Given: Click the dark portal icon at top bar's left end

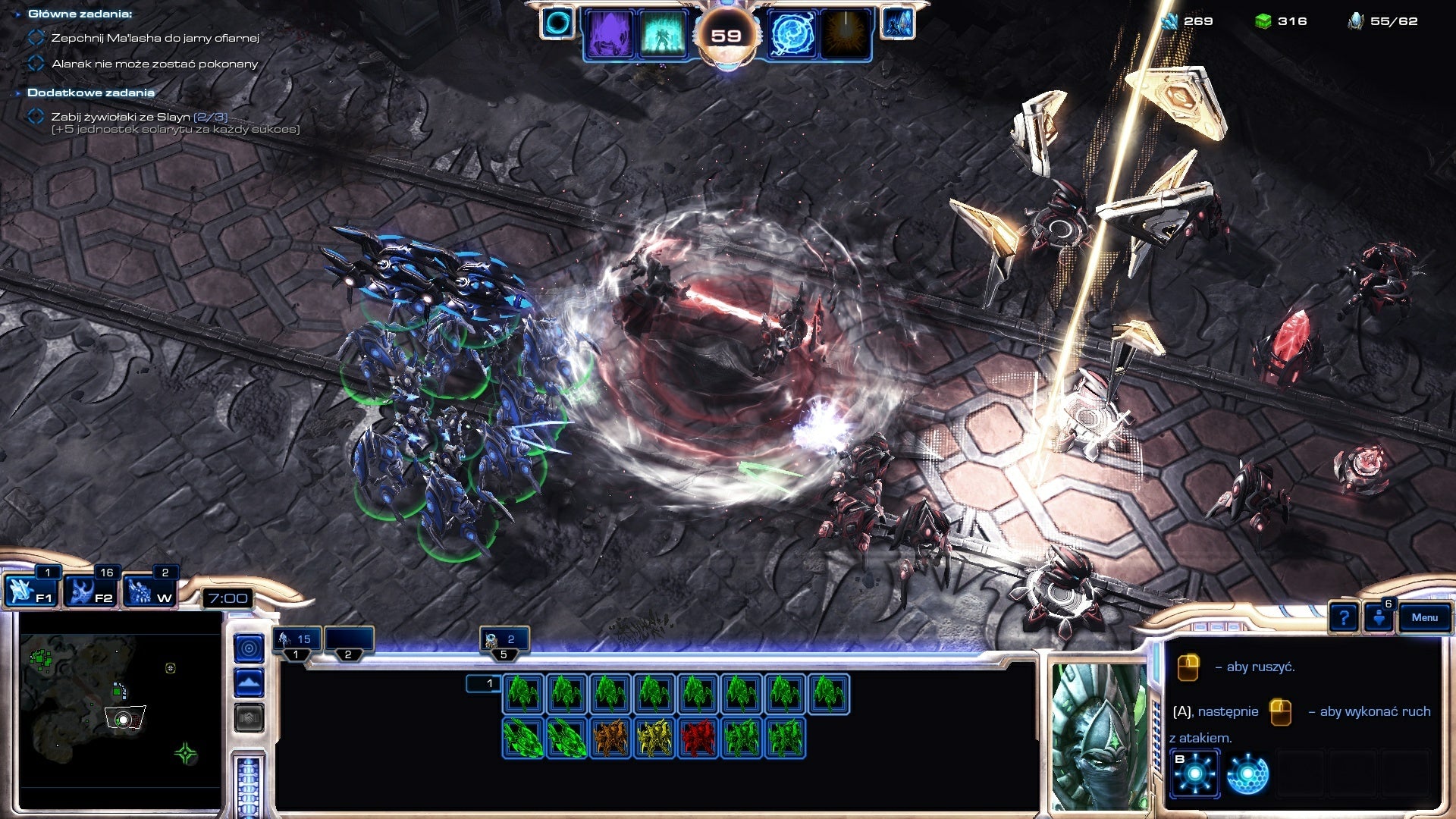Looking at the screenshot, I should (558, 23).
